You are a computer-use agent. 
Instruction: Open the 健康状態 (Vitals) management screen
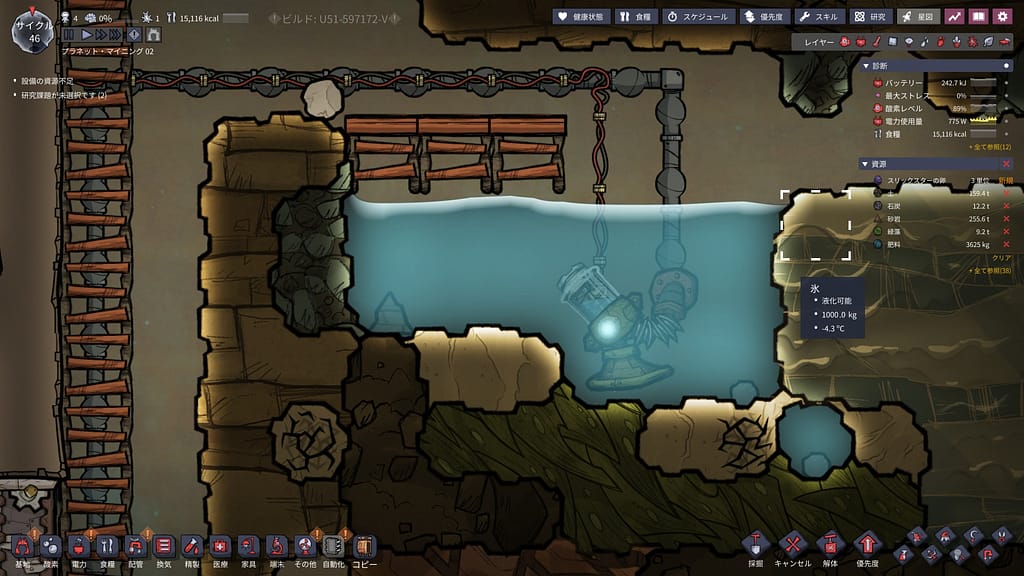click(x=580, y=17)
